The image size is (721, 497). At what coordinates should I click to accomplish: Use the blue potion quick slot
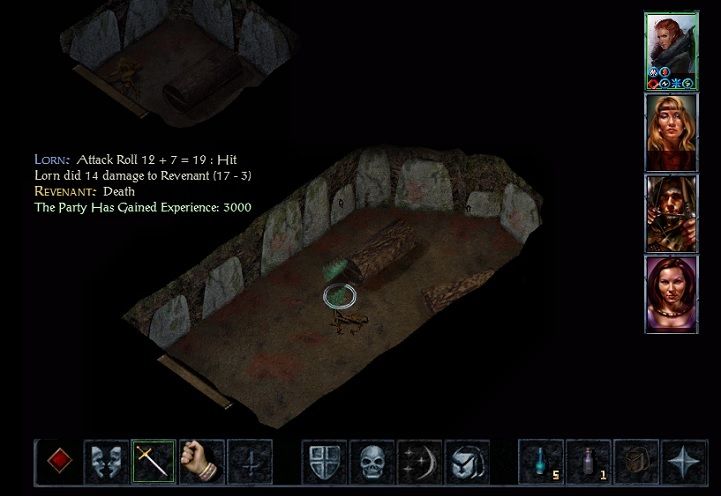click(x=541, y=462)
